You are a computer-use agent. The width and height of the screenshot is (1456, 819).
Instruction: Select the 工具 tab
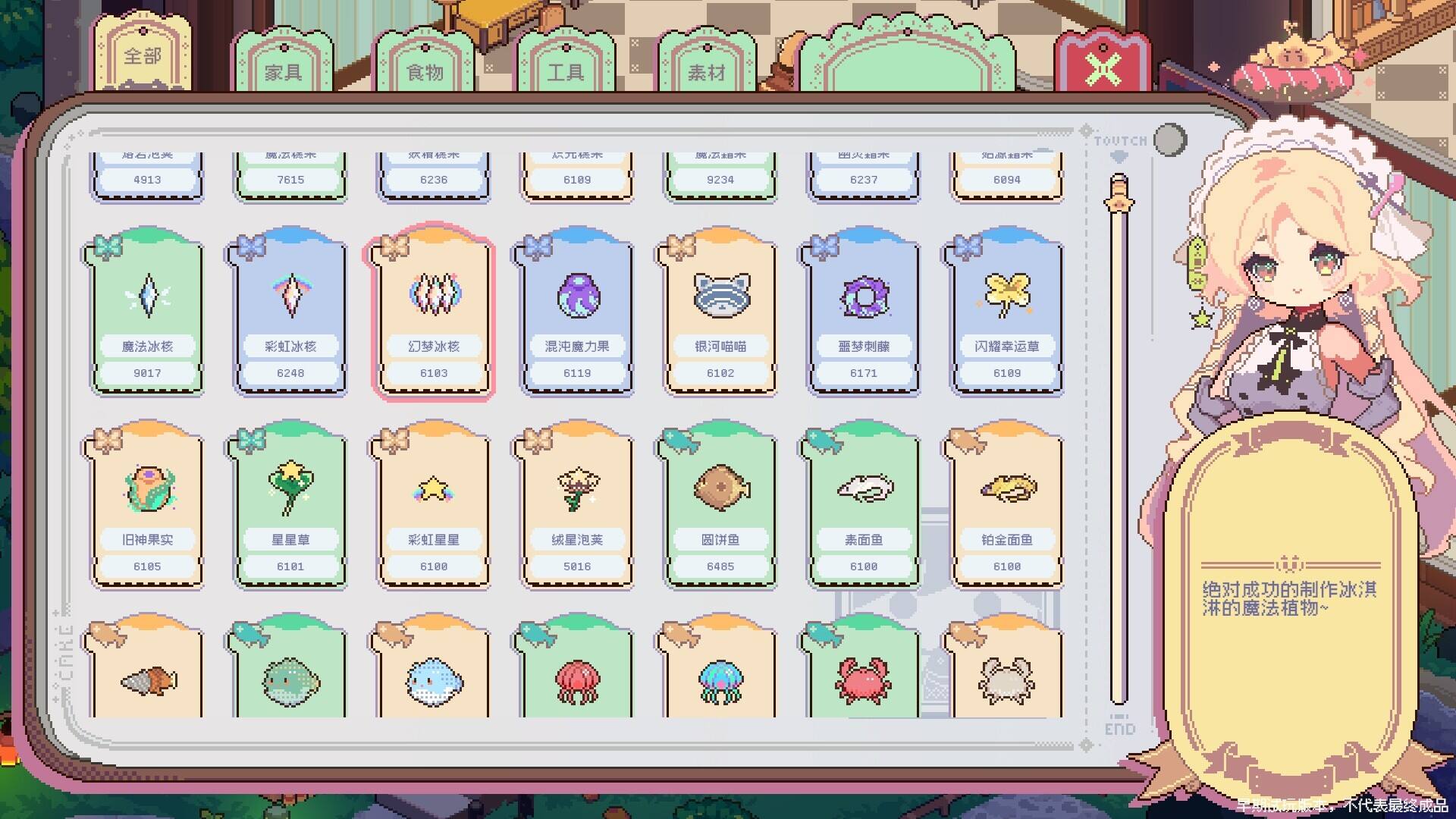point(566,72)
